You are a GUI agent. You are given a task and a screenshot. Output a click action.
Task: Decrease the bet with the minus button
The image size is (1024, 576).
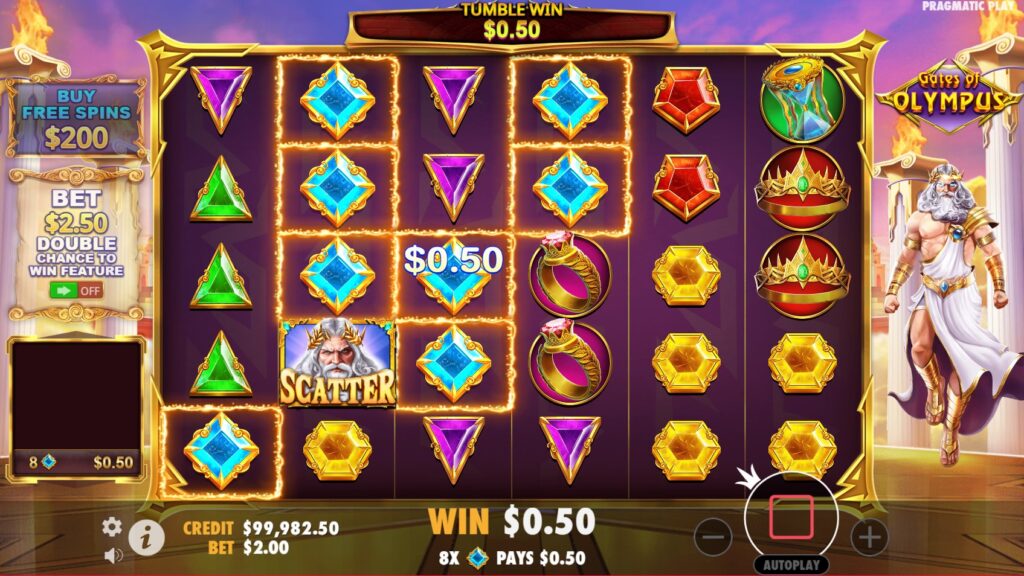point(712,537)
